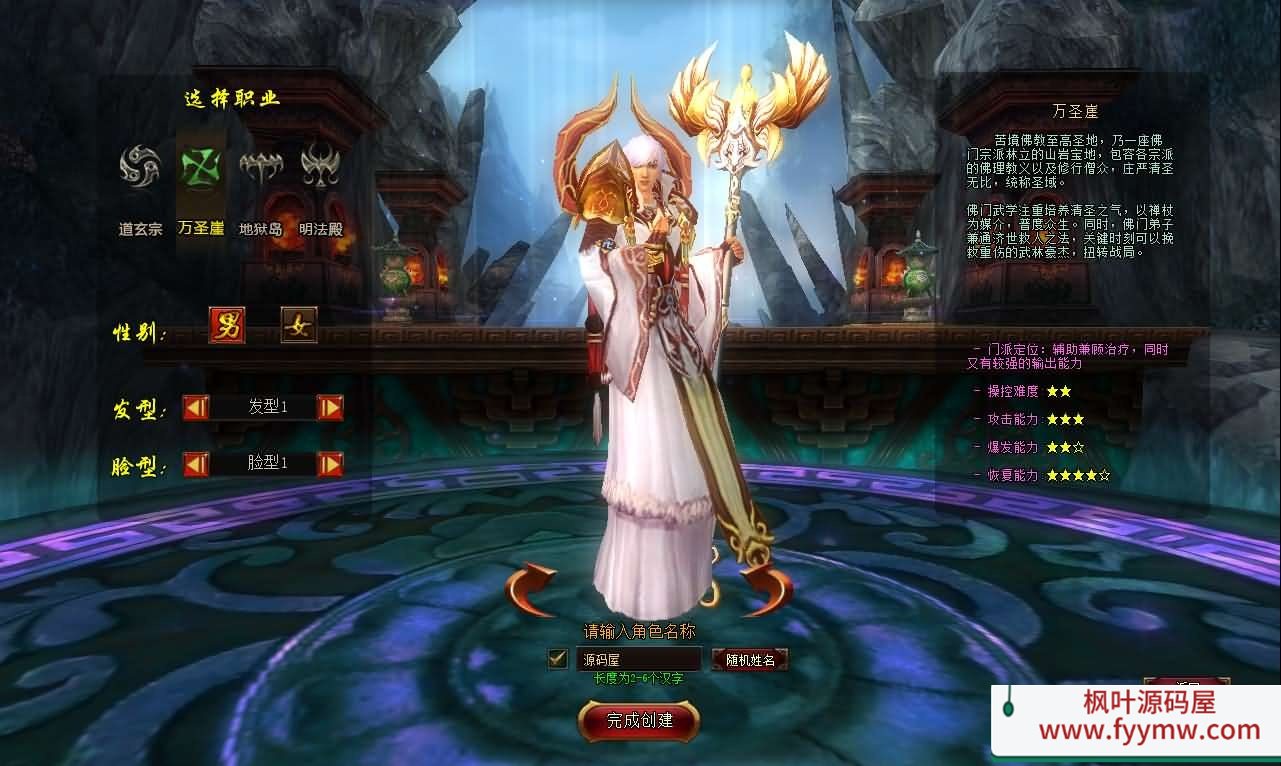Click previous hairstyle arrow beside 发型1
Viewport: 1281px width, 766px height.
point(196,407)
